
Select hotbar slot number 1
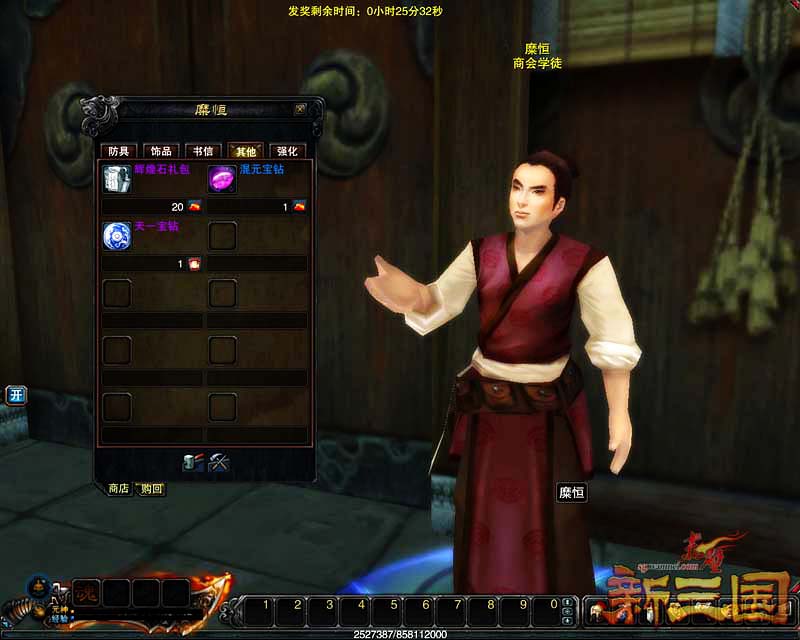tap(265, 605)
